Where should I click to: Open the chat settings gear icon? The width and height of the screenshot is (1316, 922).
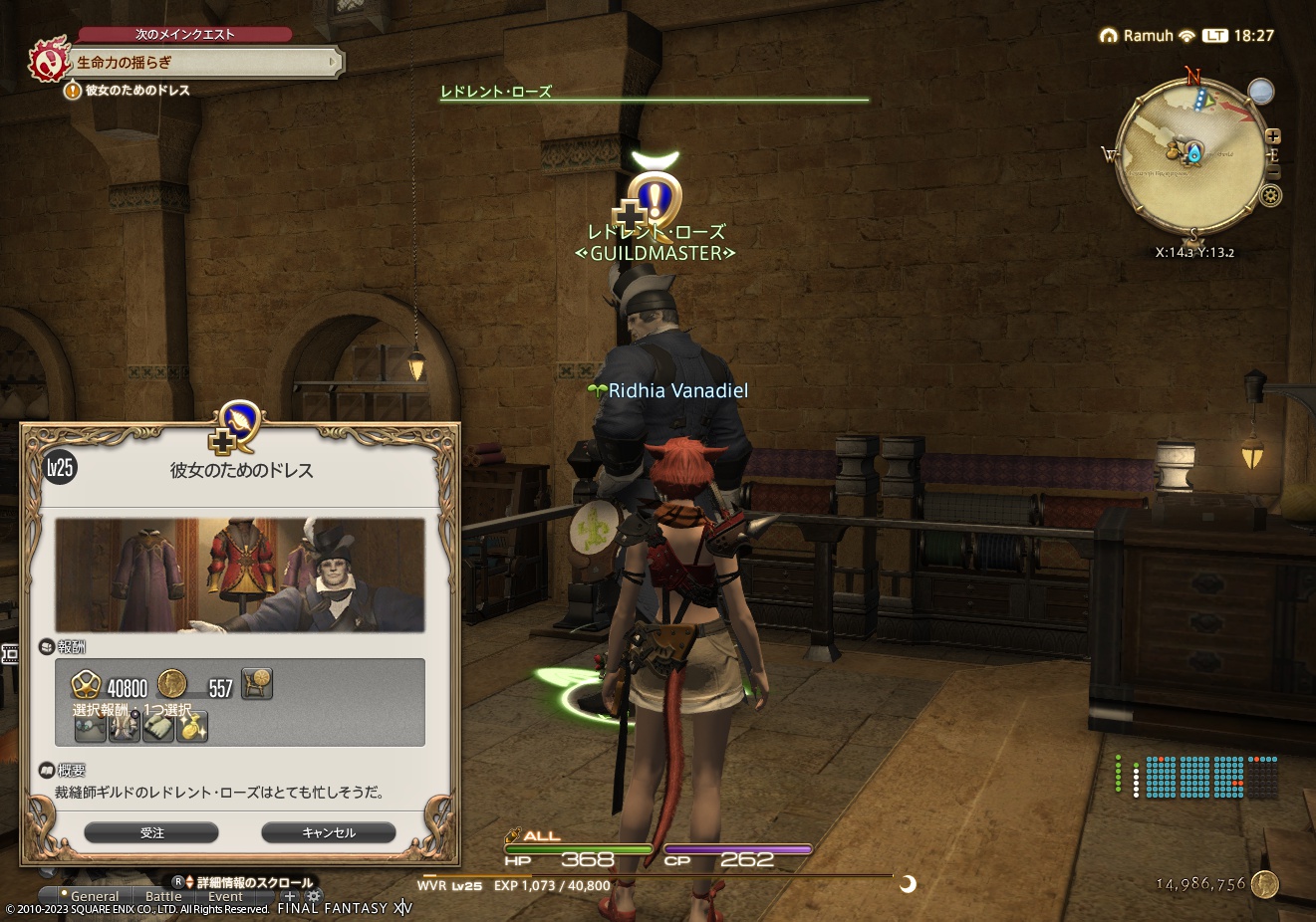click(x=314, y=896)
